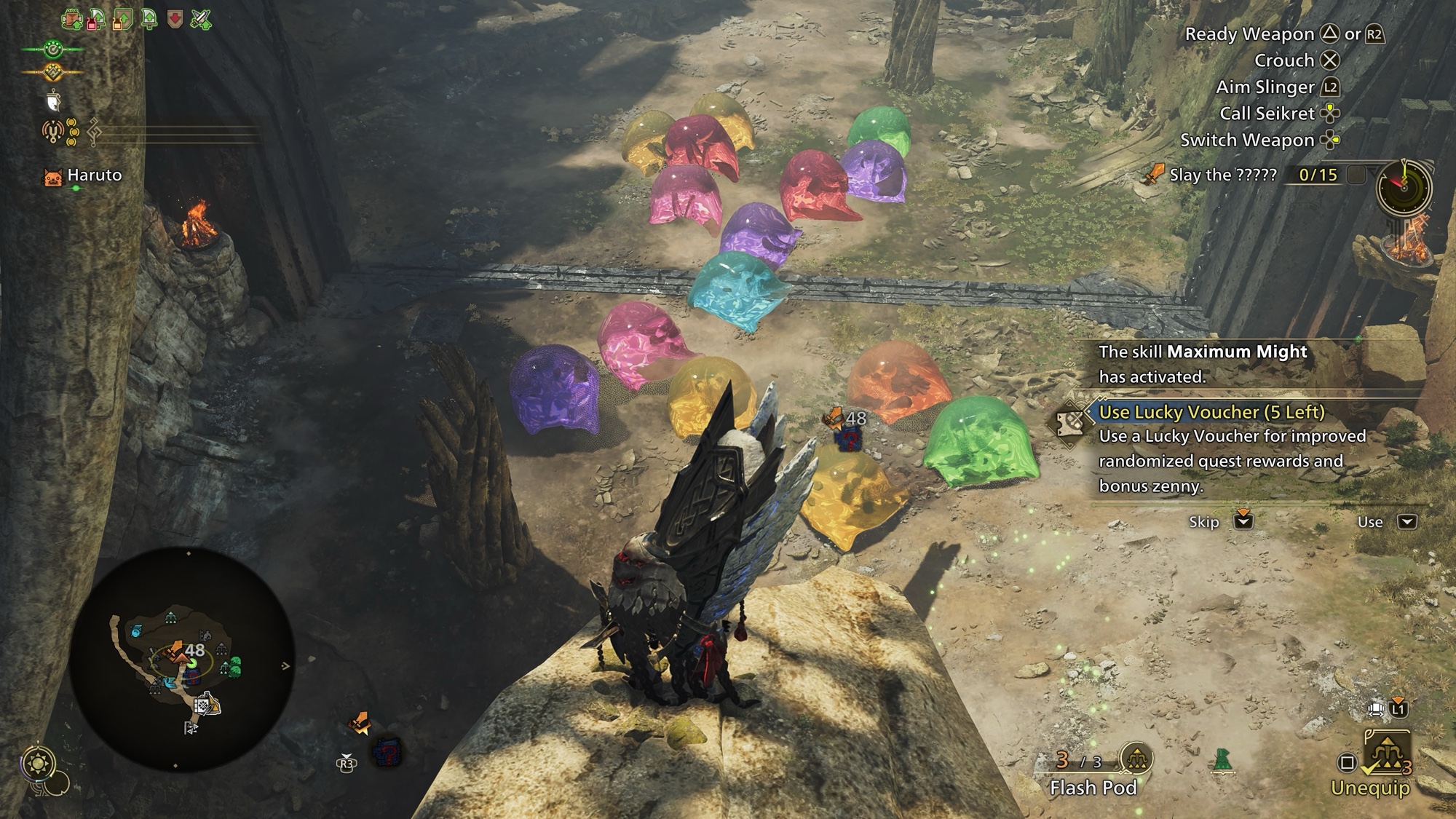The width and height of the screenshot is (1456, 819).
Task: Click the red shield status icon
Action: 175,19
